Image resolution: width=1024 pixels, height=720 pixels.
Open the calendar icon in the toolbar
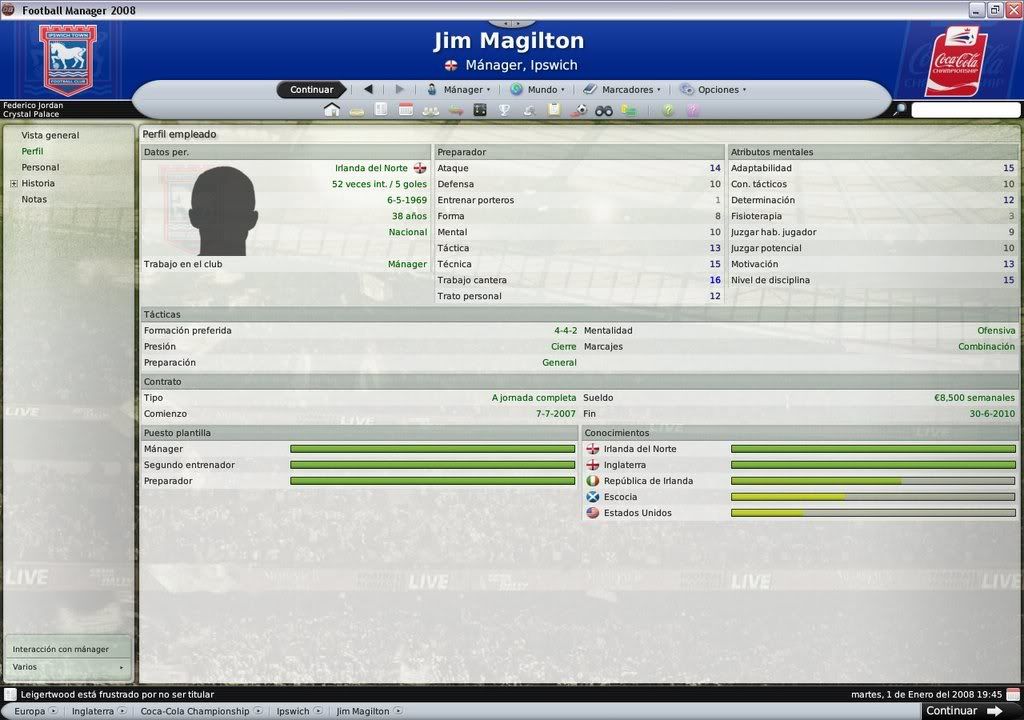click(405, 110)
